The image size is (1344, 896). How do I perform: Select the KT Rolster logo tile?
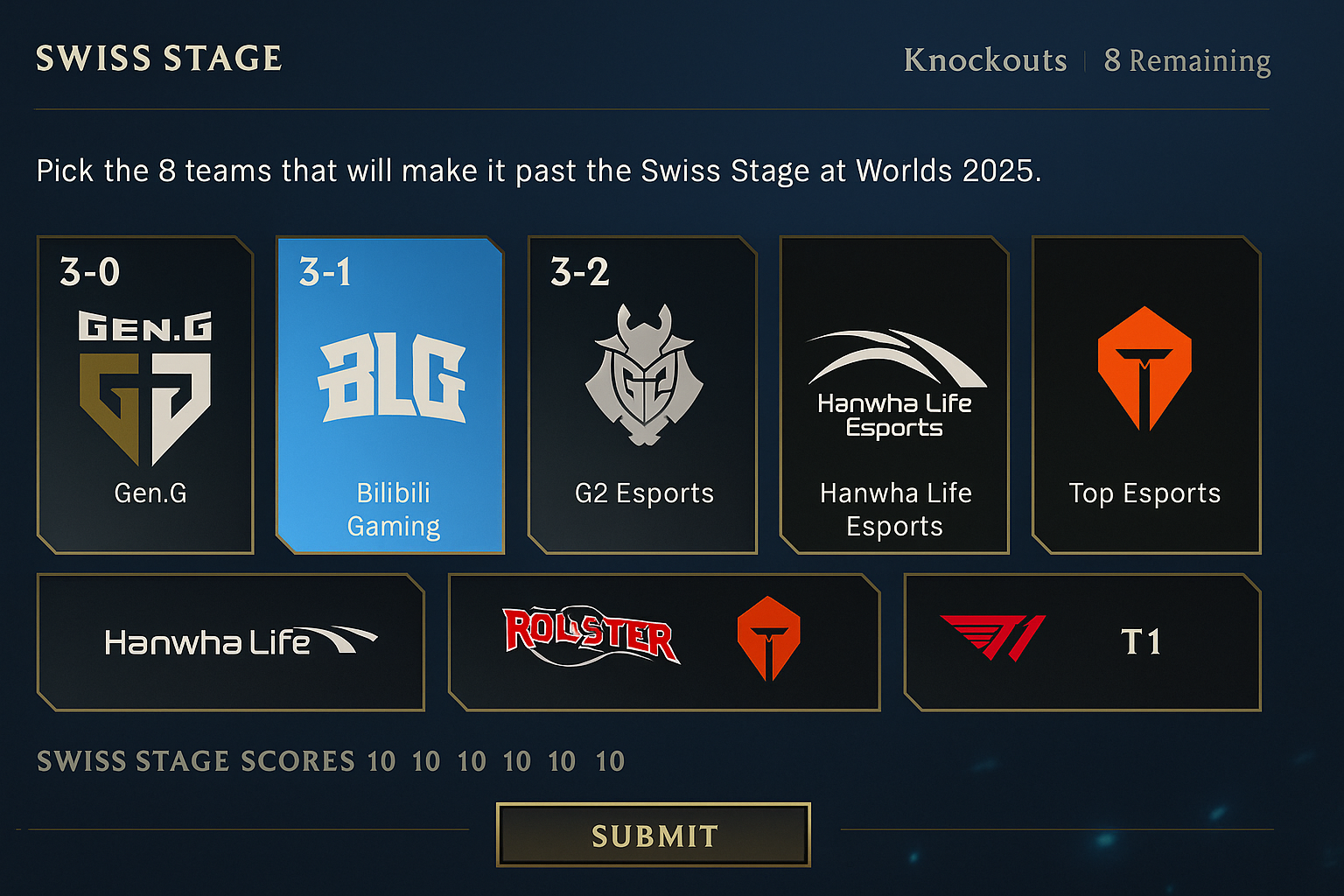[591, 636]
